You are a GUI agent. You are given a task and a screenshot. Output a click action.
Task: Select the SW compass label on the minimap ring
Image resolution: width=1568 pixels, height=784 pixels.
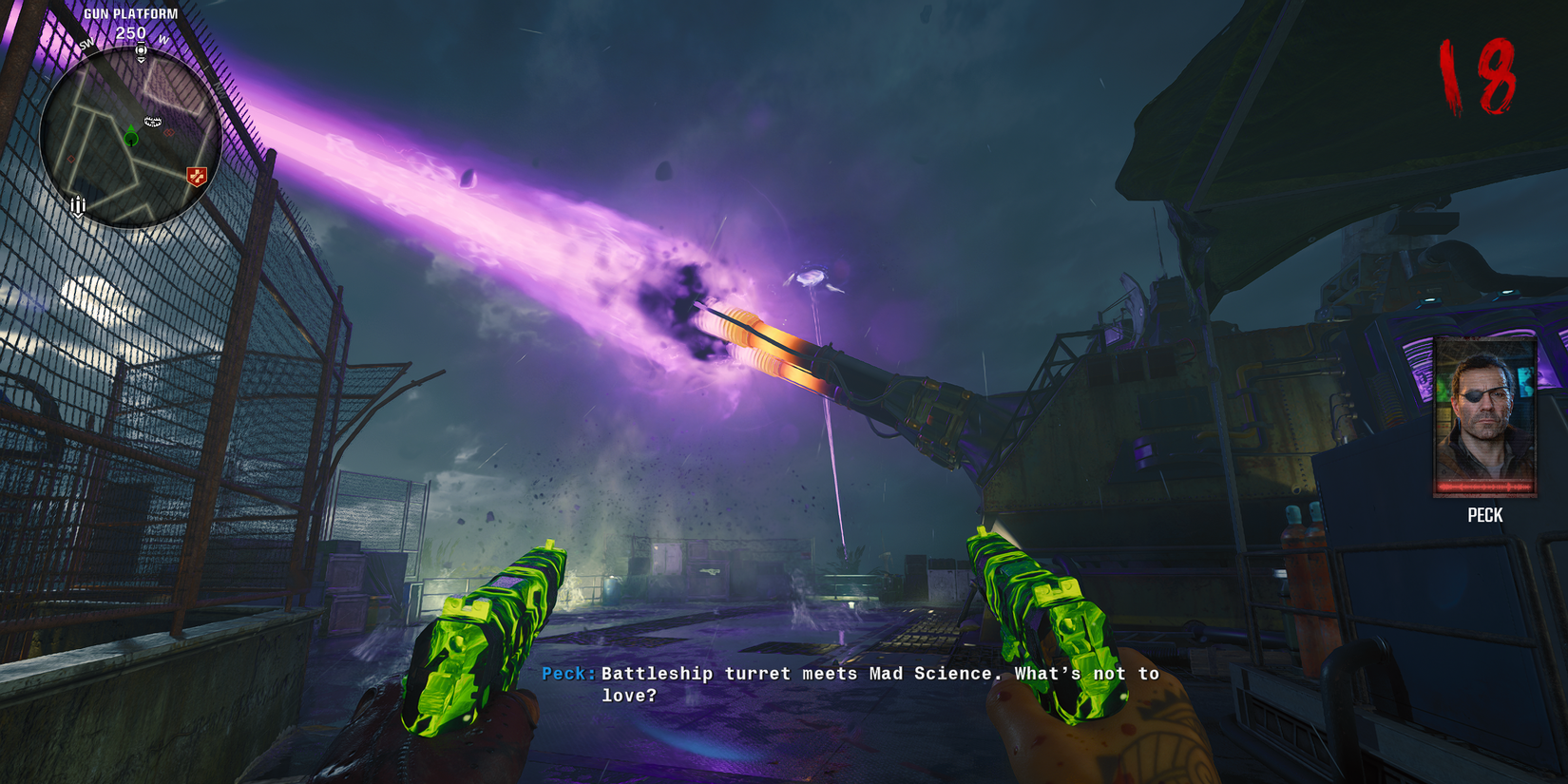86,43
